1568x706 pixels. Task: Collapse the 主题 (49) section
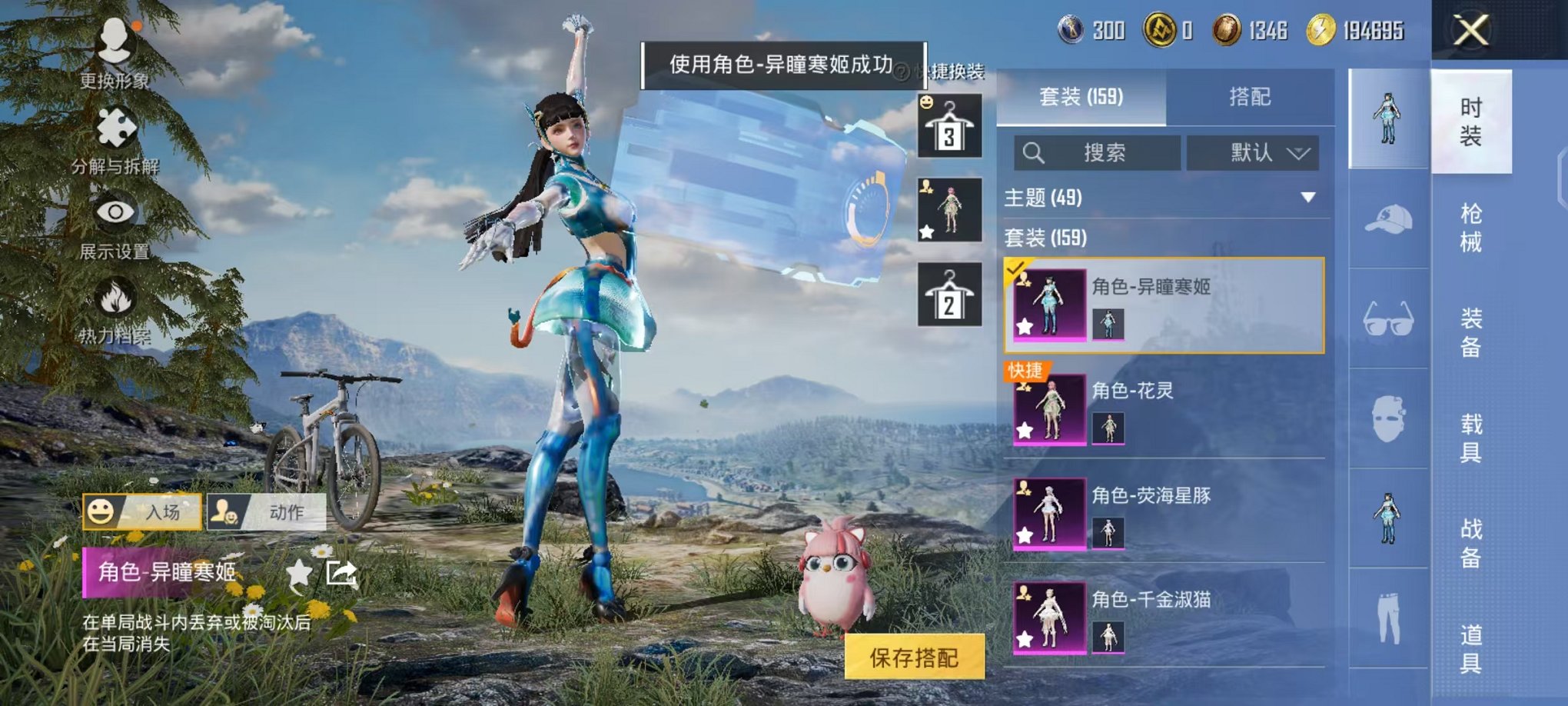pos(1307,198)
